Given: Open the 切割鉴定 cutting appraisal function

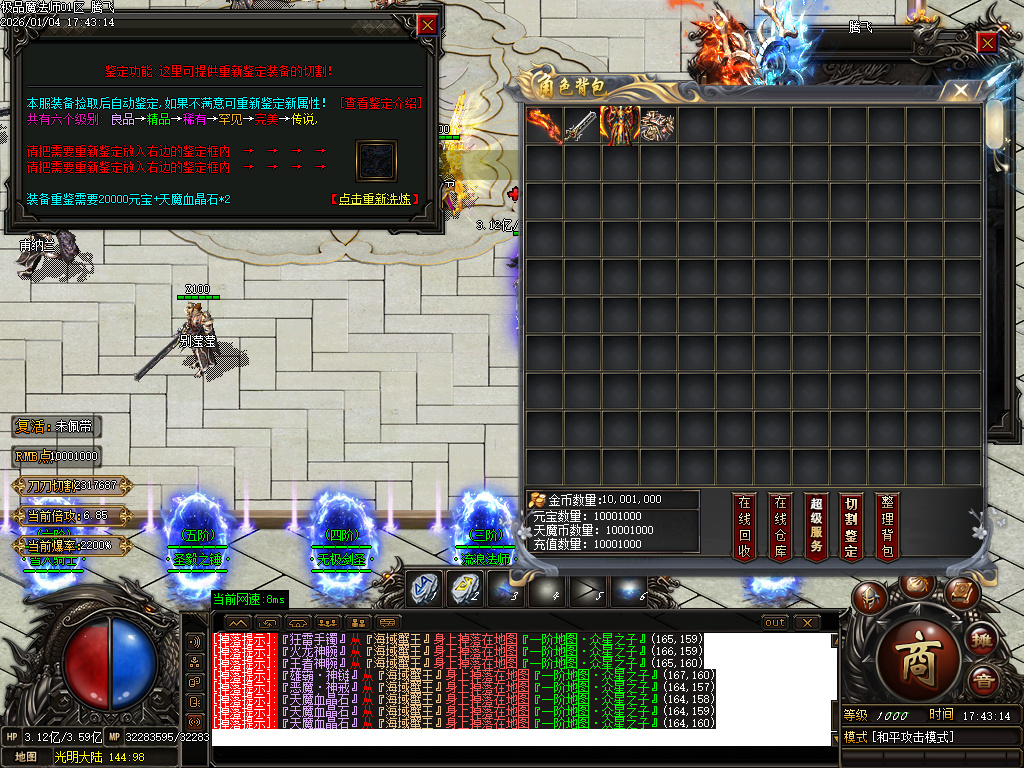Looking at the screenshot, I should point(851,526).
